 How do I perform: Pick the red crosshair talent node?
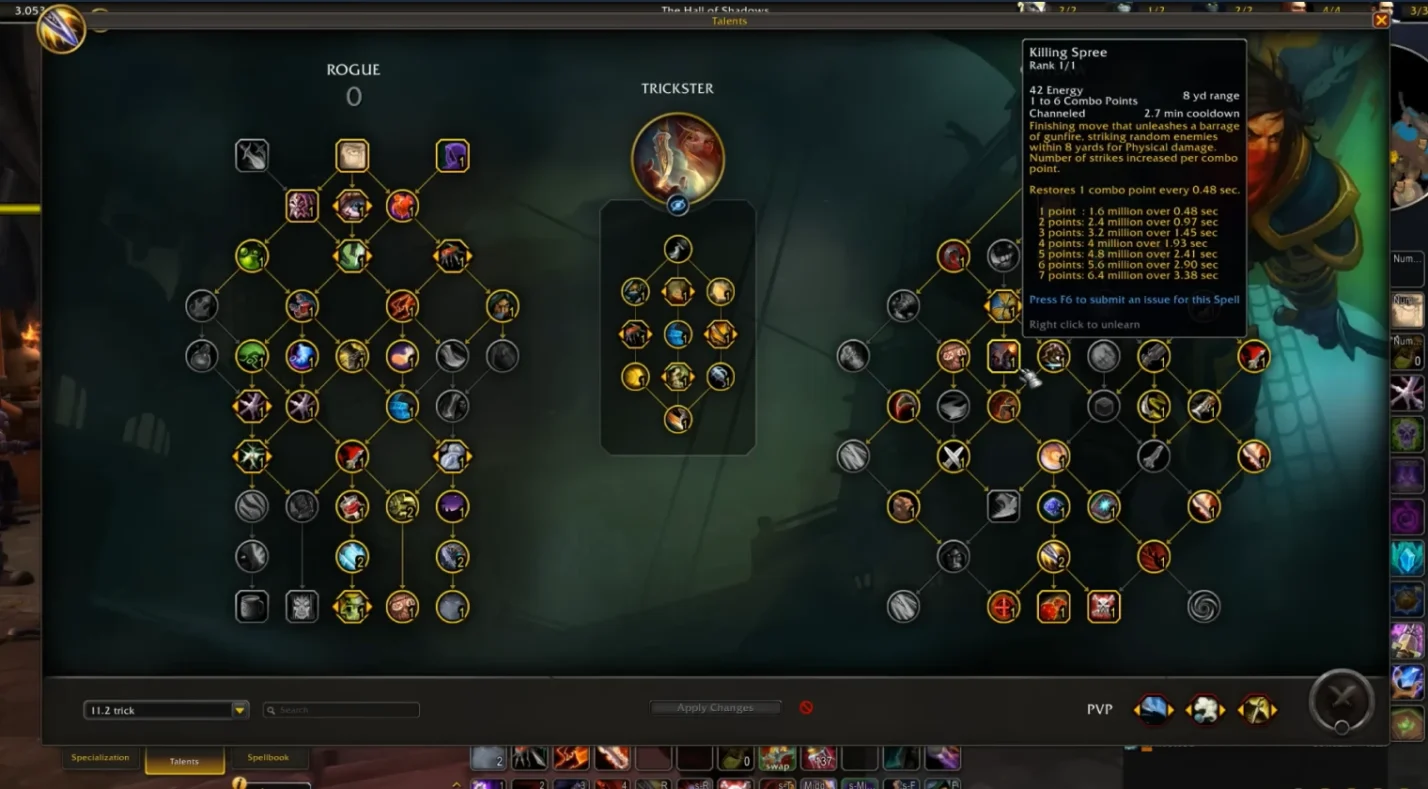click(x=1003, y=606)
